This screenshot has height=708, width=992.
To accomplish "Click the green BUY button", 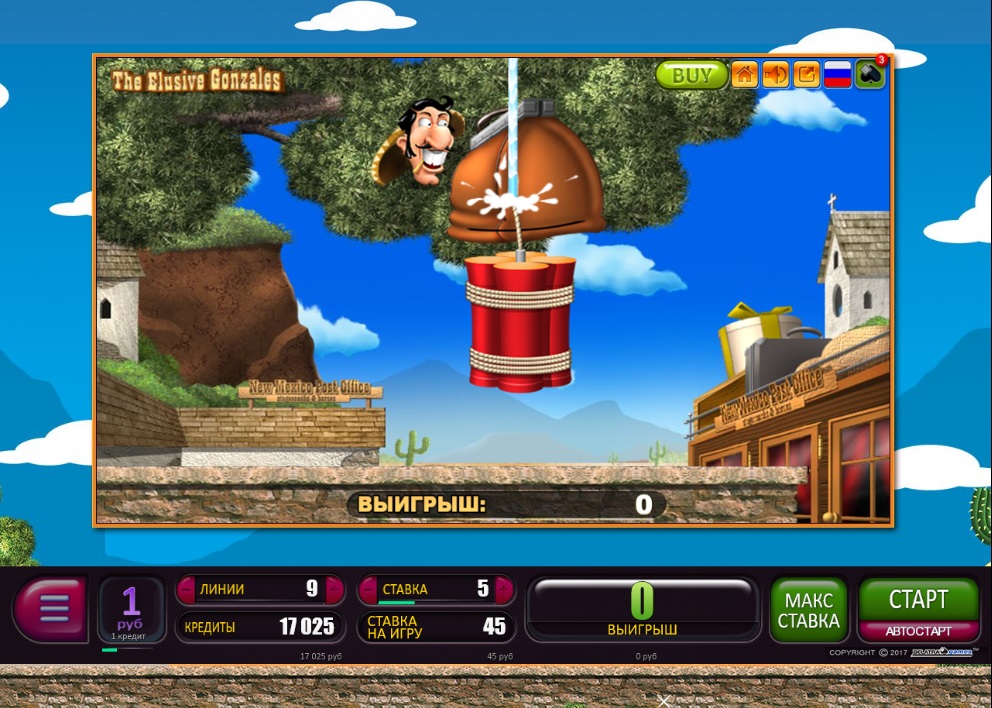I will [691, 75].
